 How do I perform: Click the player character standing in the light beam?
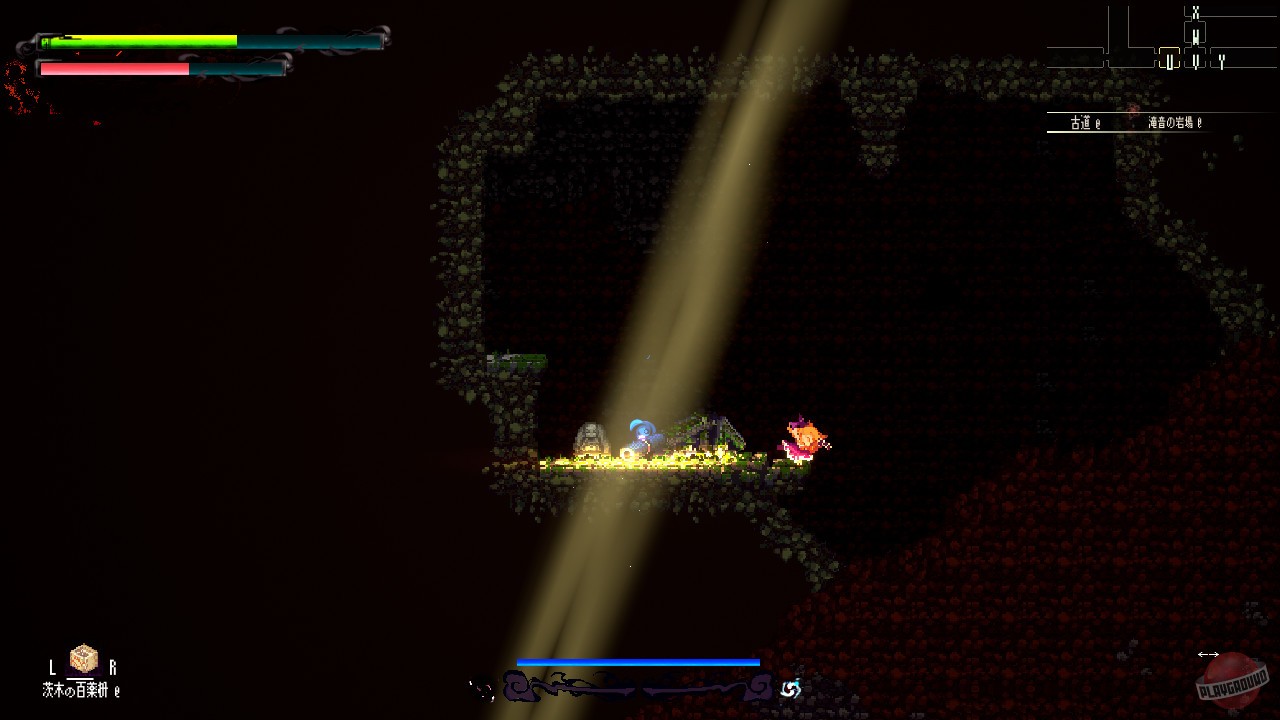tap(643, 437)
